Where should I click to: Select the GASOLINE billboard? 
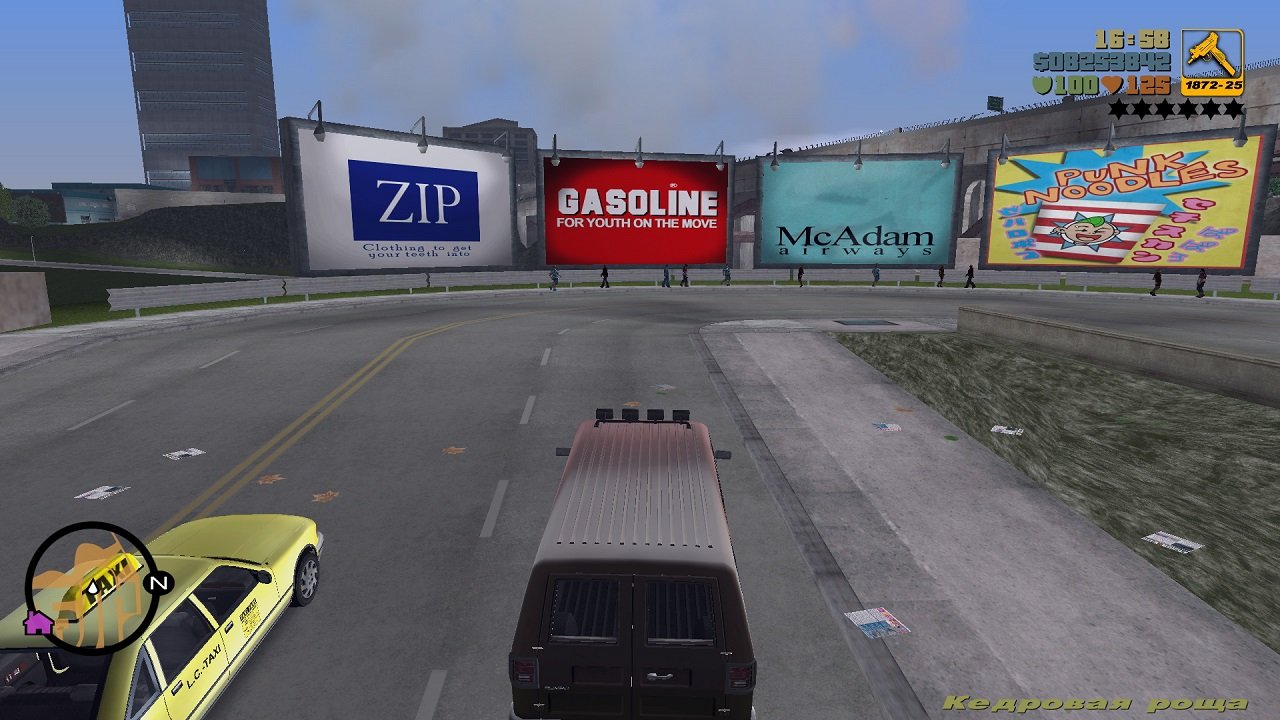click(634, 205)
